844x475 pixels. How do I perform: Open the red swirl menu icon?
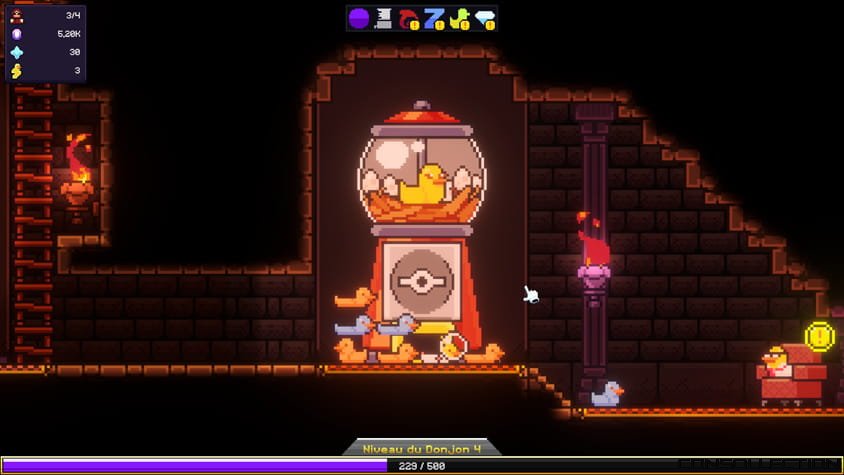[409, 18]
